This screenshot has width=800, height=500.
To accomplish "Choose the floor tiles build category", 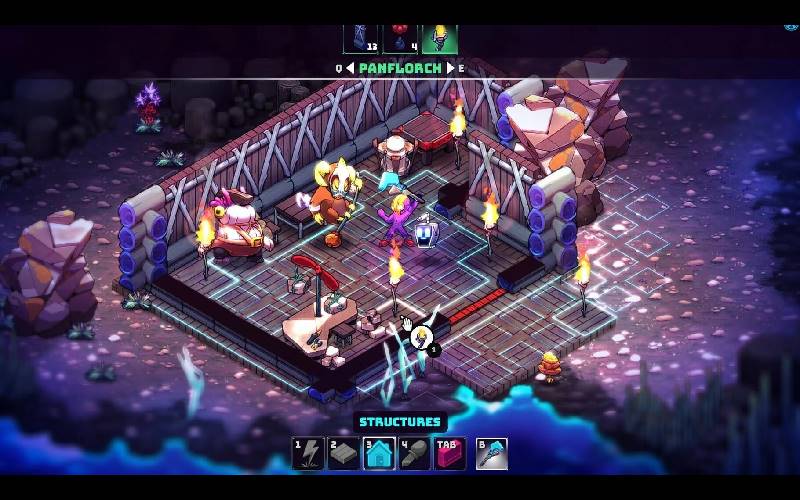I will pos(344,454).
